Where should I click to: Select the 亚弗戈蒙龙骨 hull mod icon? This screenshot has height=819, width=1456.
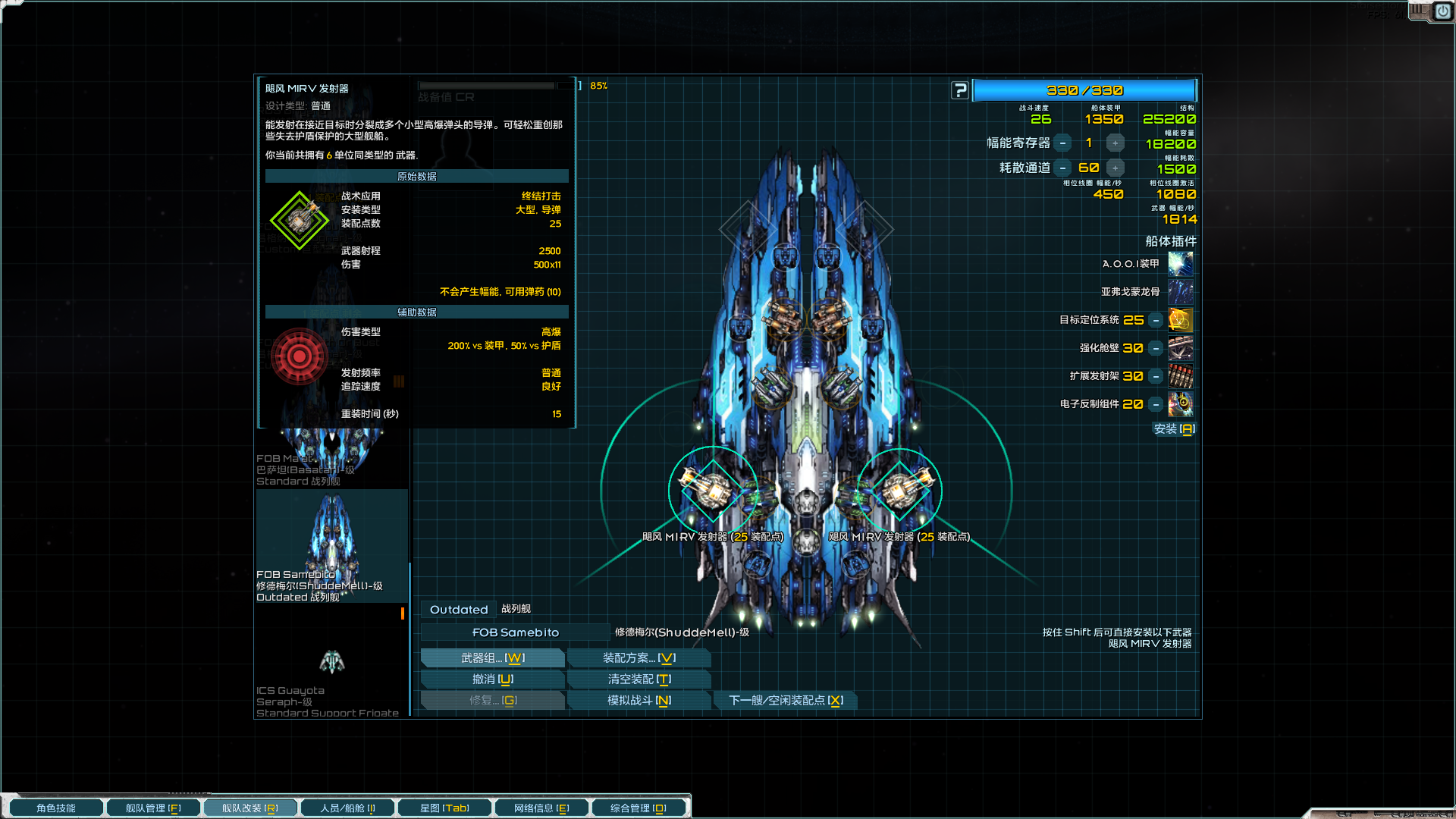coord(1181,291)
